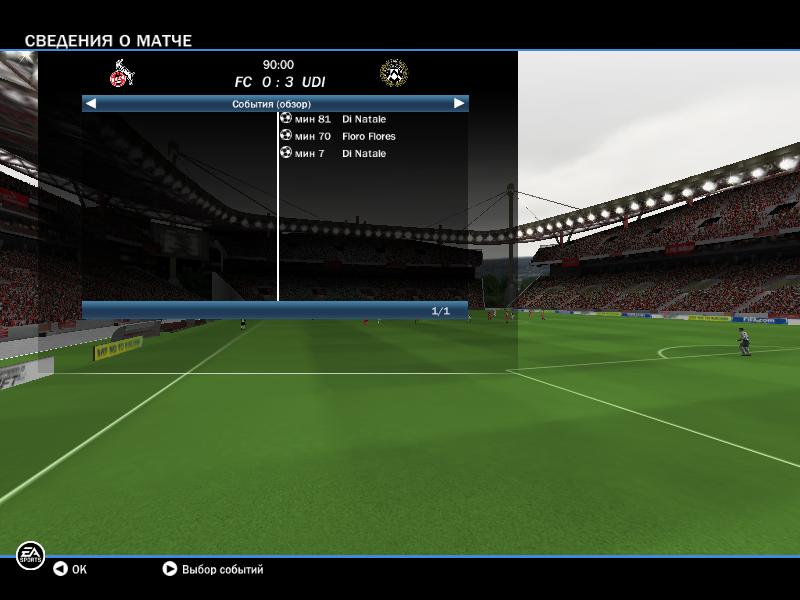Show the previous events view with left arrow
The height and width of the screenshot is (600, 800).
pos(91,103)
